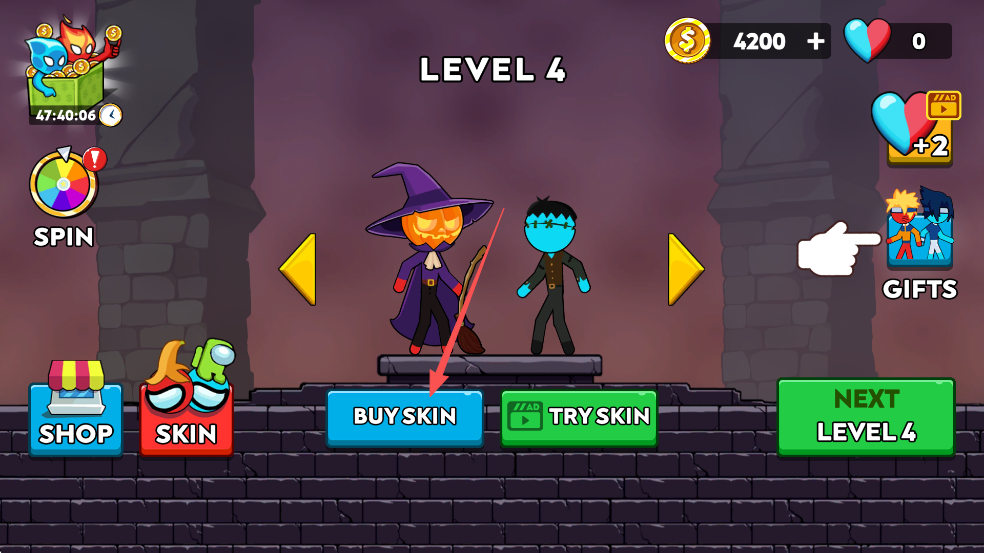Watch ad for +2 hearts
The image size is (984, 553).
coord(919,128)
